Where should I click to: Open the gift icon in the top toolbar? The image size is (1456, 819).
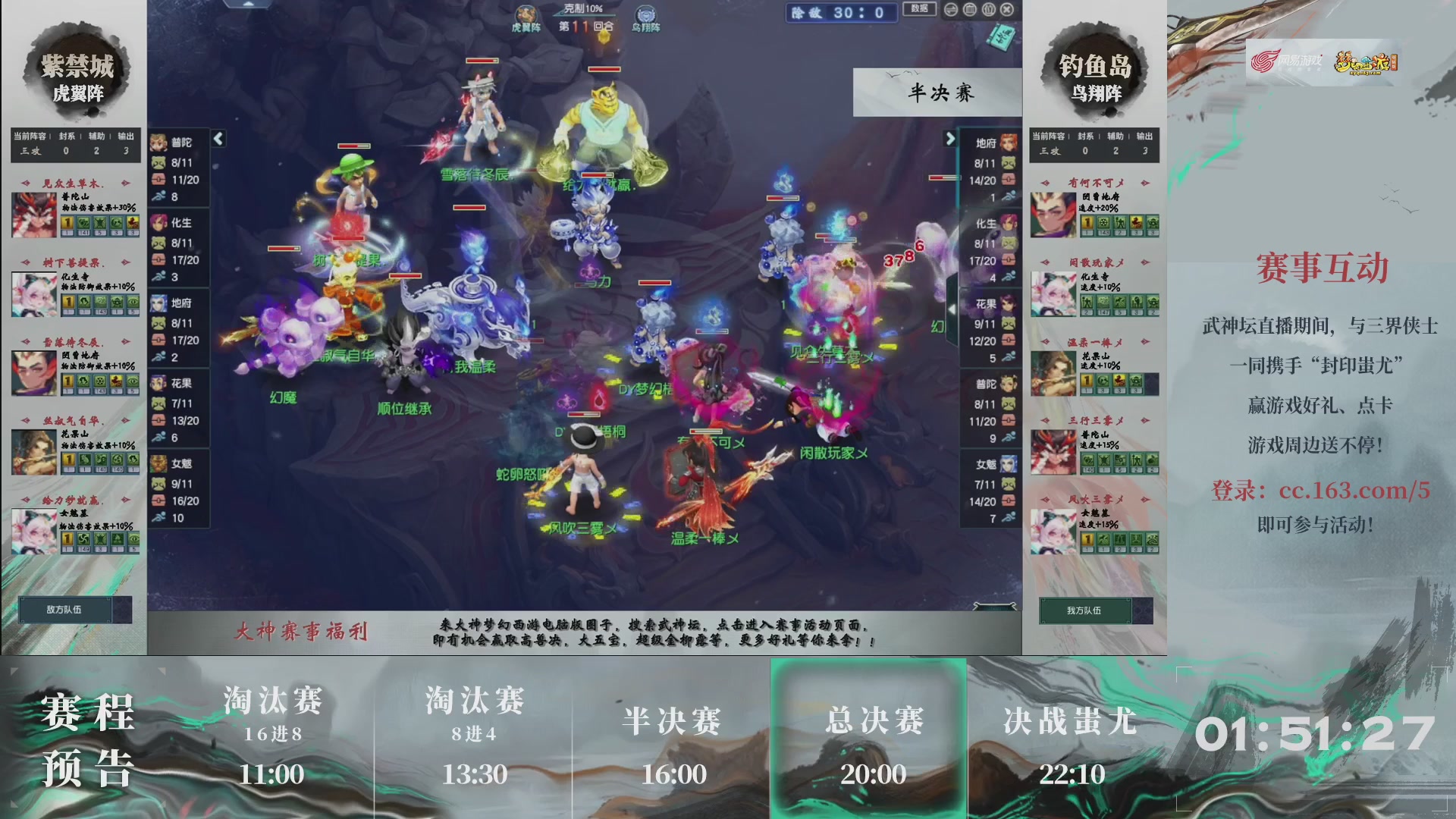click(987, 10)
